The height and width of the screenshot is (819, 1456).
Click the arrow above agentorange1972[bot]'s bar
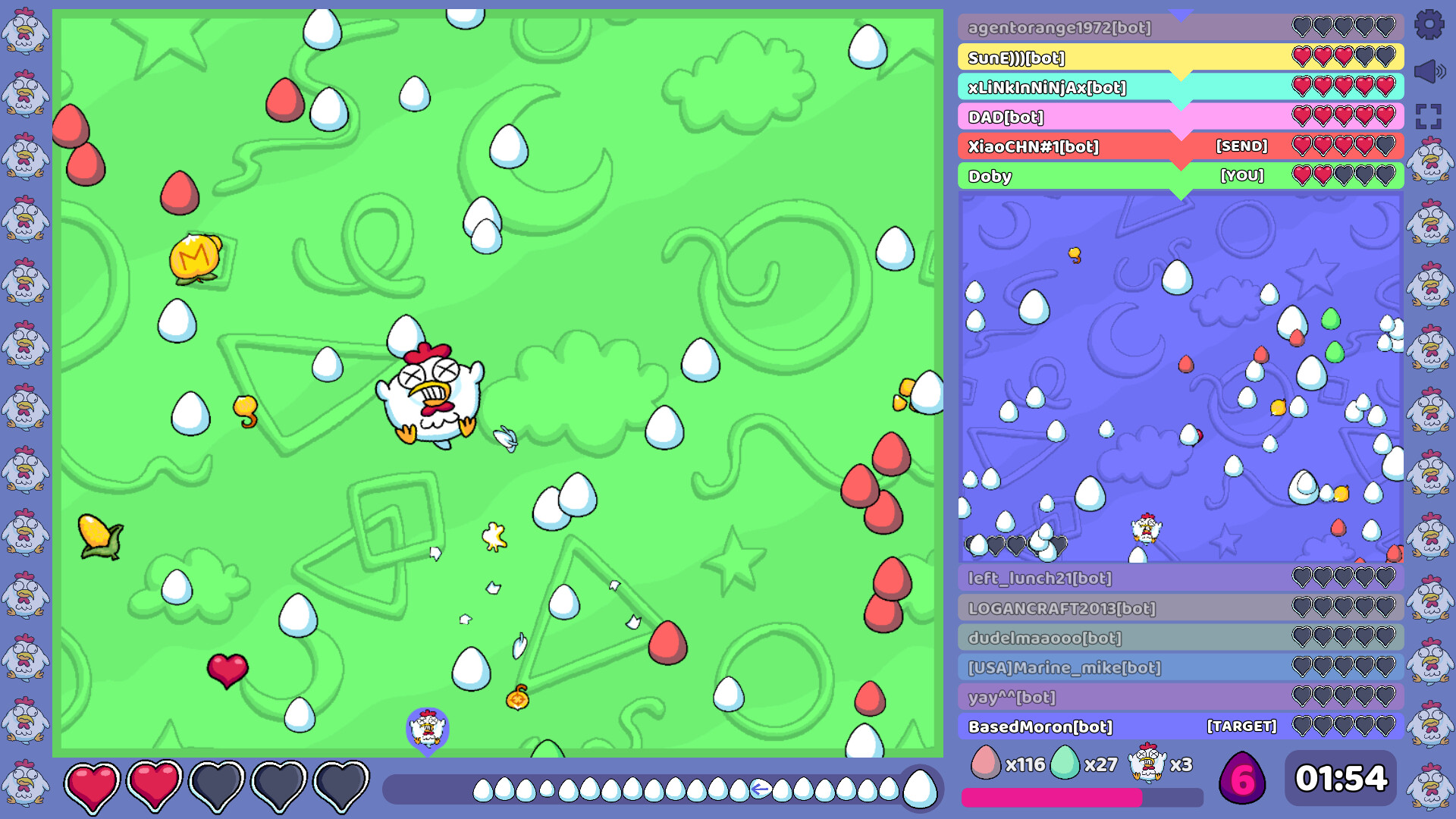tap(1181, 12)
